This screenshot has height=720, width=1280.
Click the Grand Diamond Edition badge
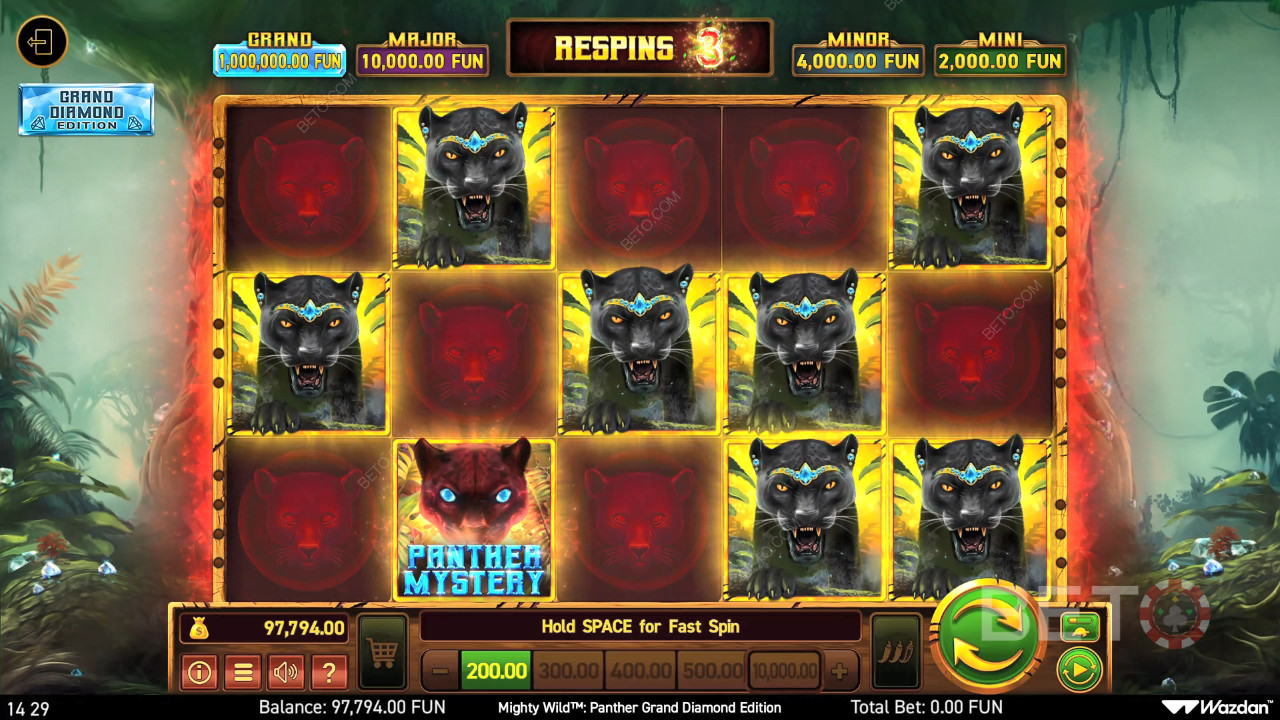coord(86,109)
